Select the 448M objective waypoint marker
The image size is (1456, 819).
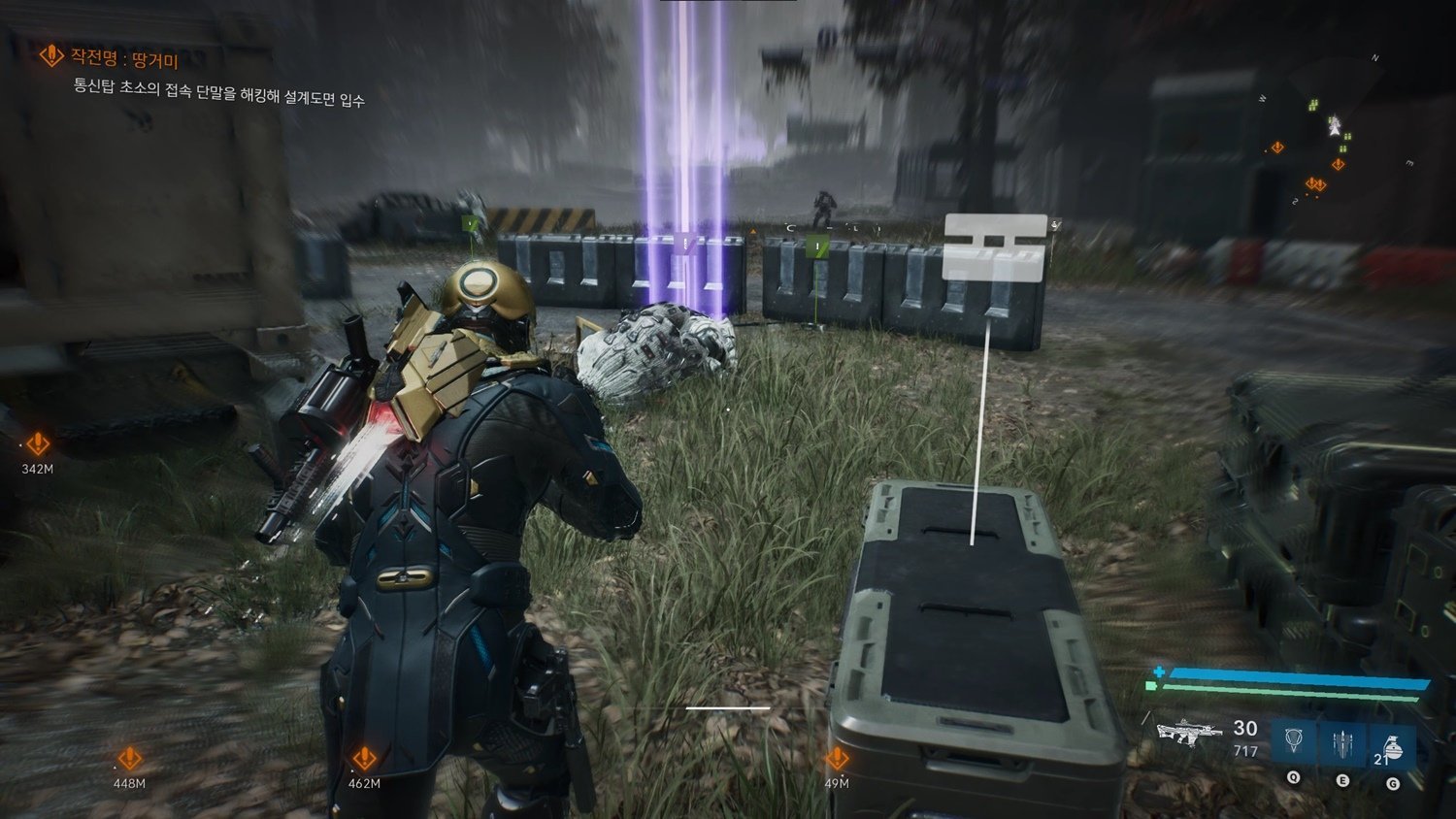click(x=129, y=759)
